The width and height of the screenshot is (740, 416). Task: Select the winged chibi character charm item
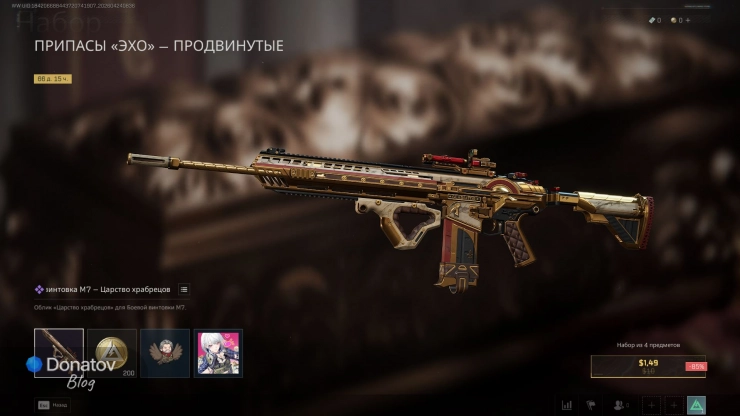[x=165, y=353]
